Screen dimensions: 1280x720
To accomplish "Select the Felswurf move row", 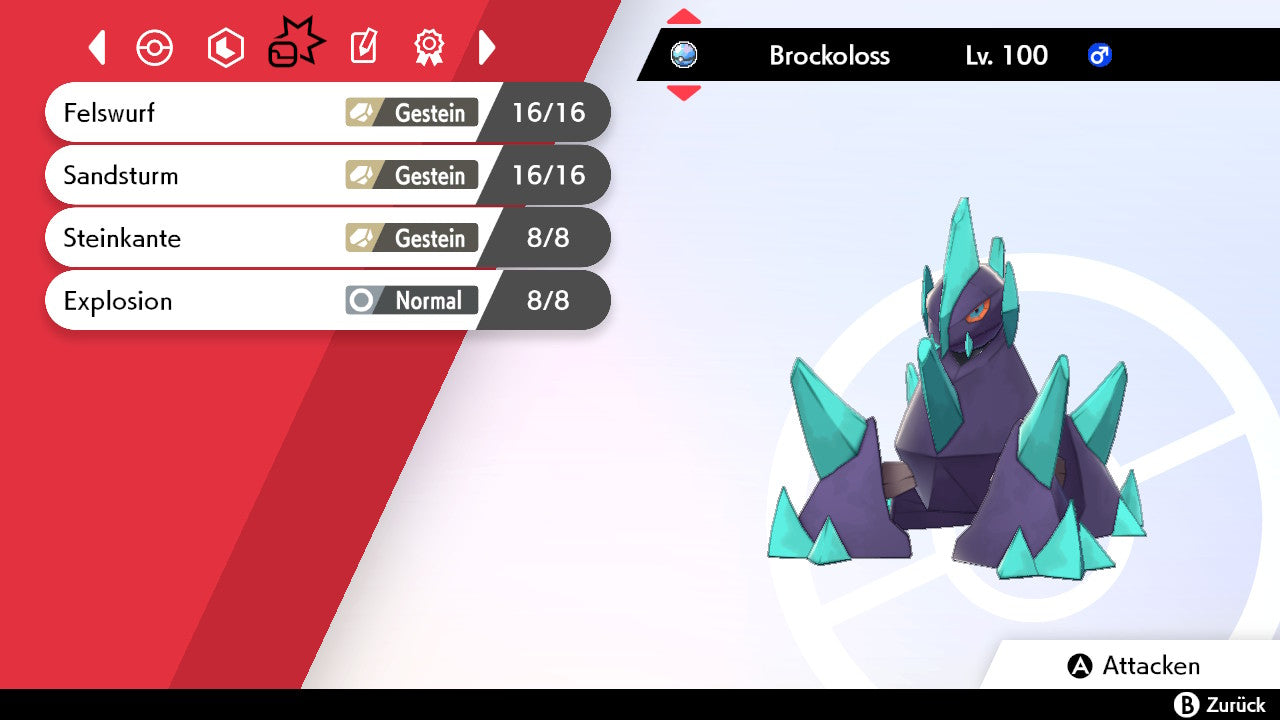I will [326, 112].
